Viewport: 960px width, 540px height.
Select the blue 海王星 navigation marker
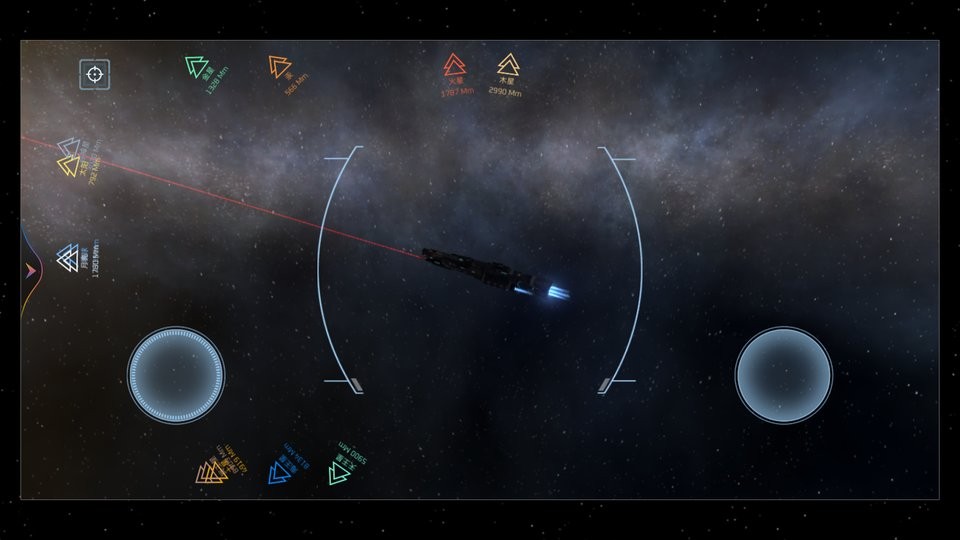[280, 472]
